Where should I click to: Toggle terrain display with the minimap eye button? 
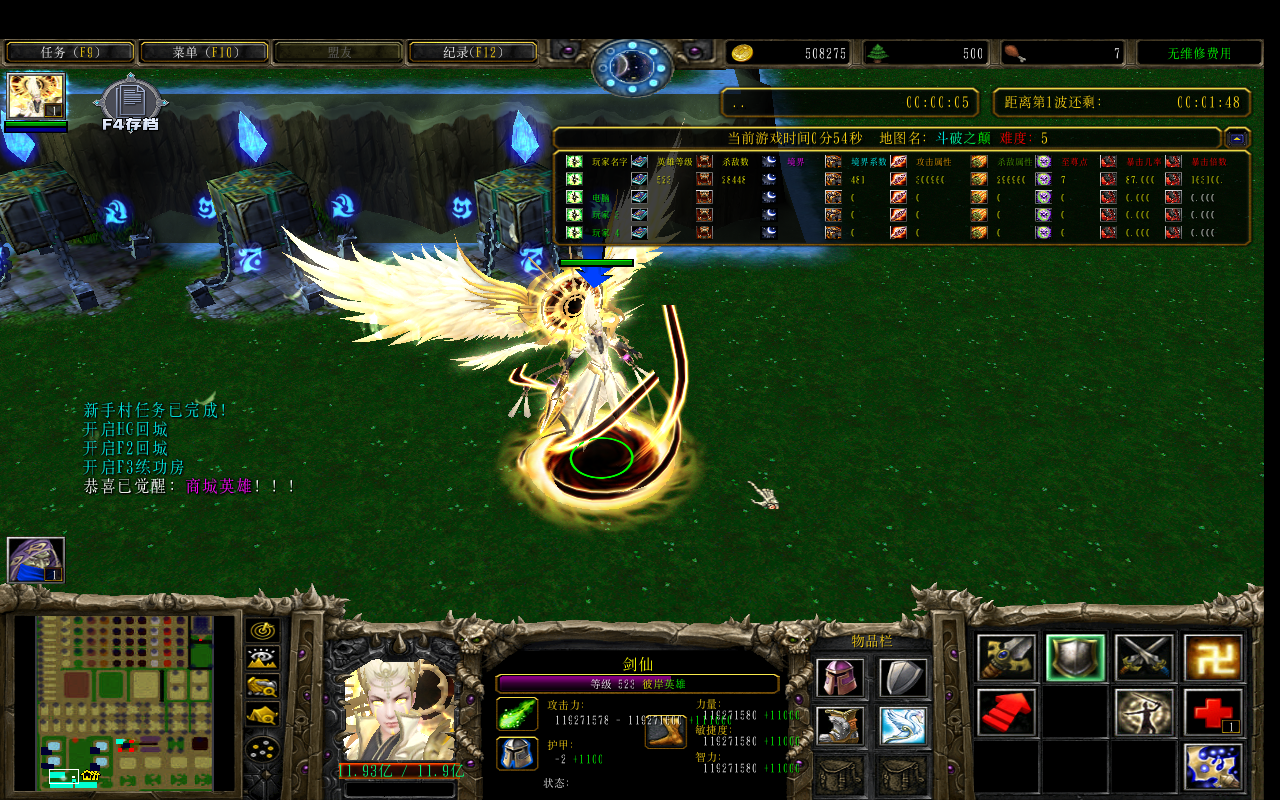point(263,658)
